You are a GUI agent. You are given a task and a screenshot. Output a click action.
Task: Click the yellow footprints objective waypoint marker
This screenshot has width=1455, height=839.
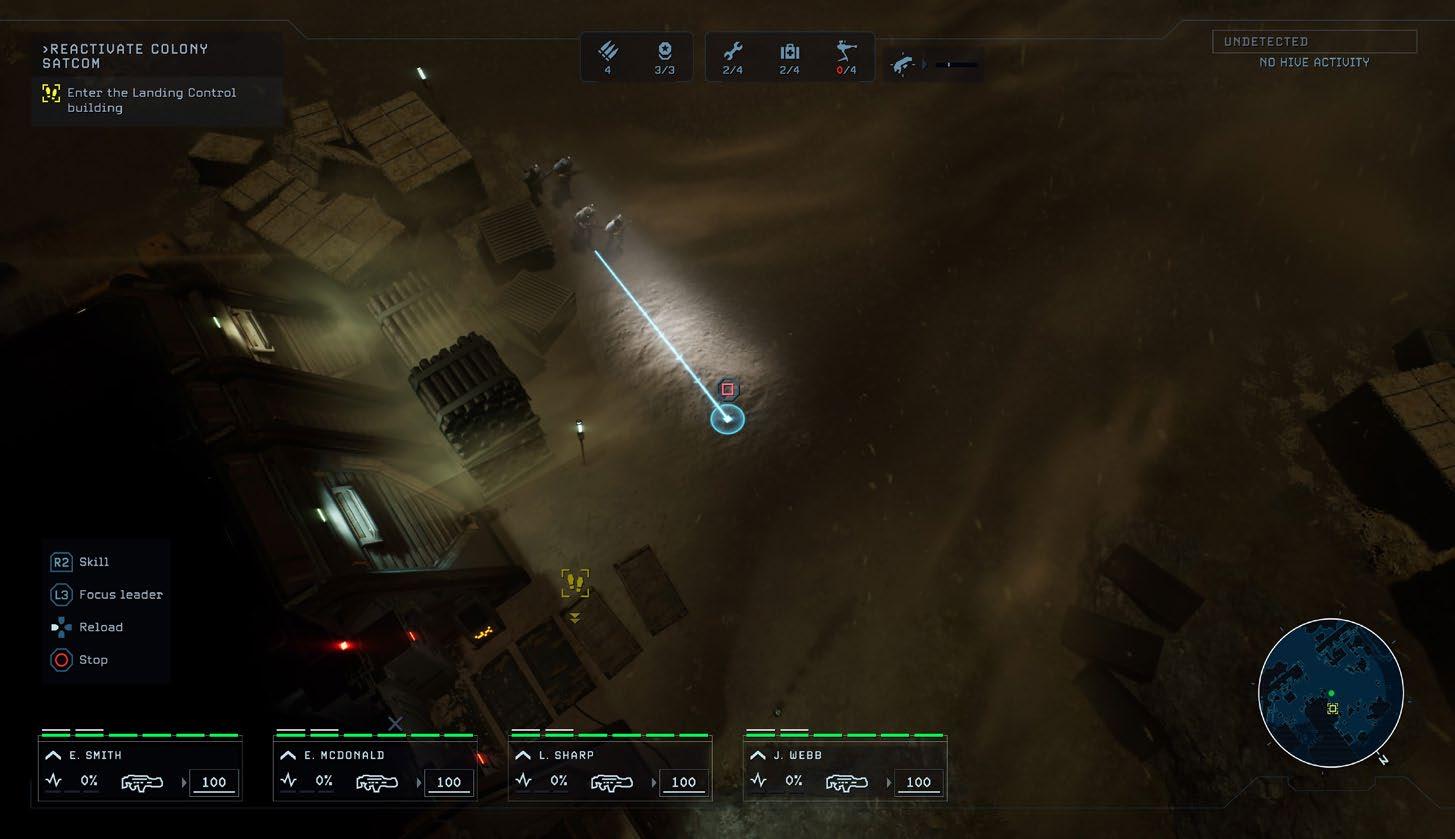[575, 583]
